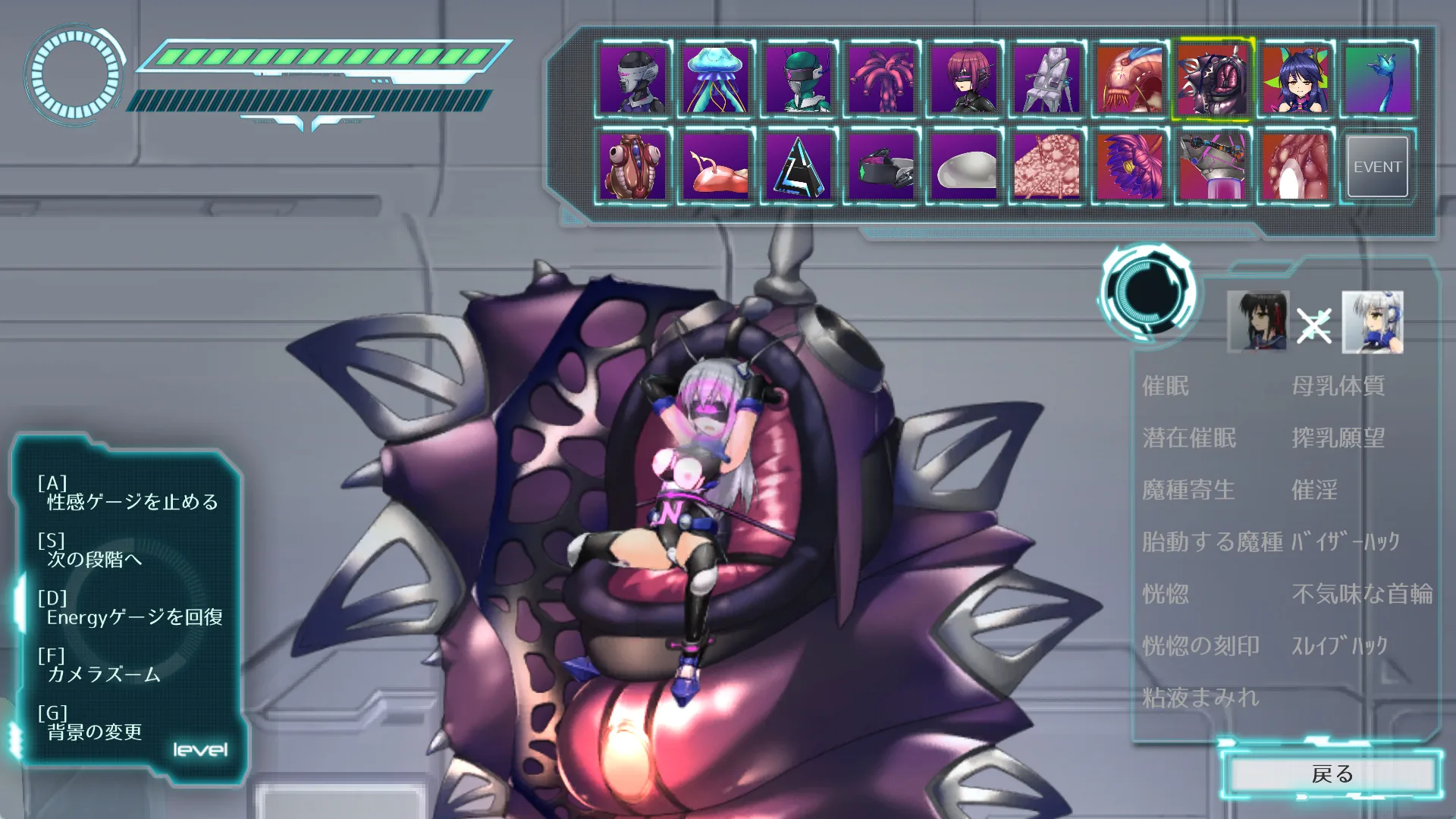Select the visor headset thumbnail
1456x819 pixels.
[881, 167]
